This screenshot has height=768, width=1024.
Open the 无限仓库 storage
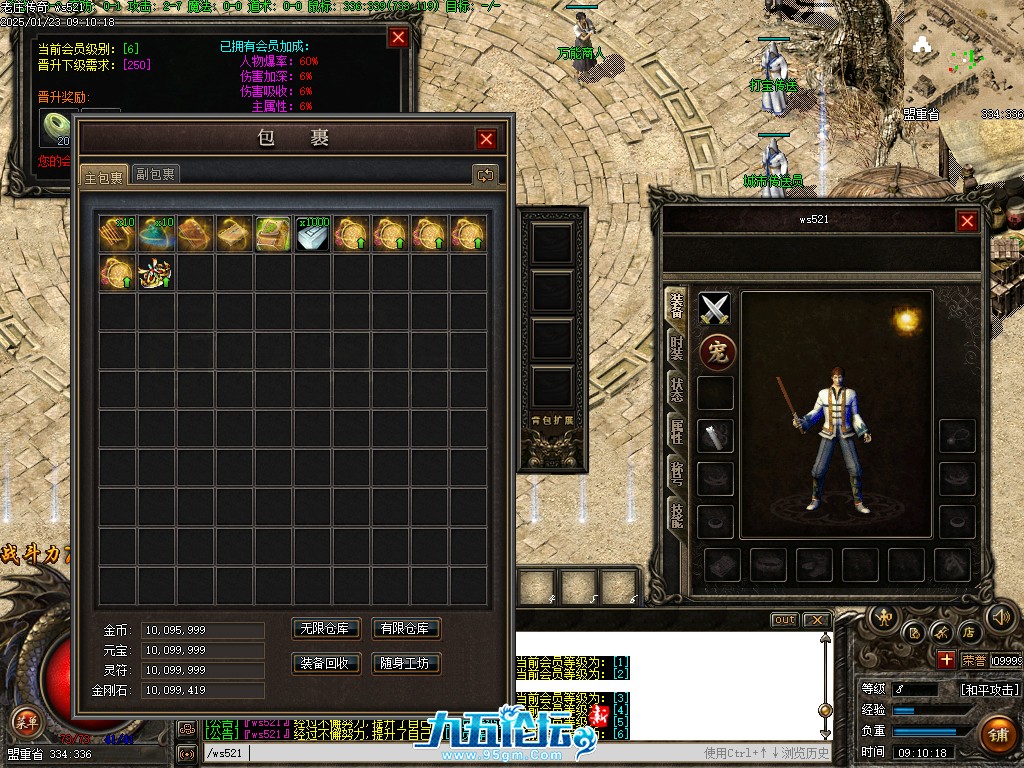(326, 629)
